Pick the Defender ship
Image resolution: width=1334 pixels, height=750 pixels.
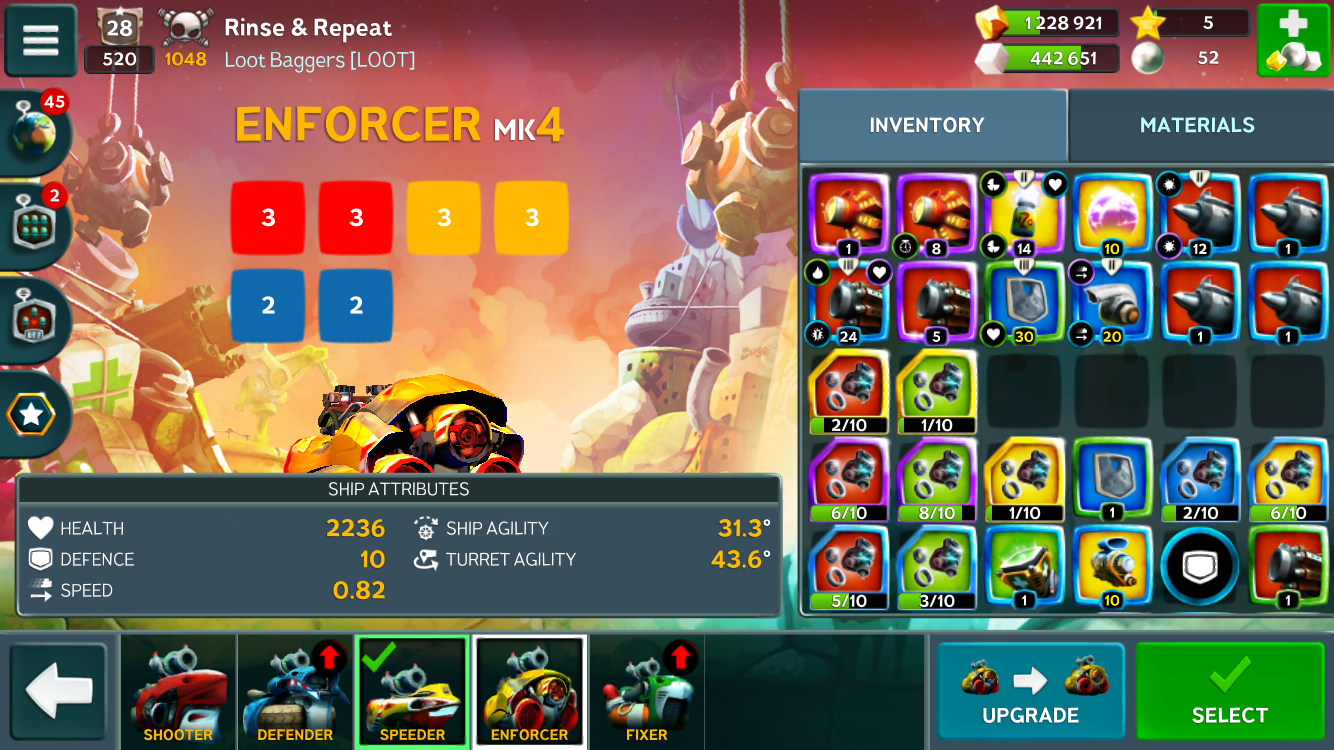(x=295, y=692)
